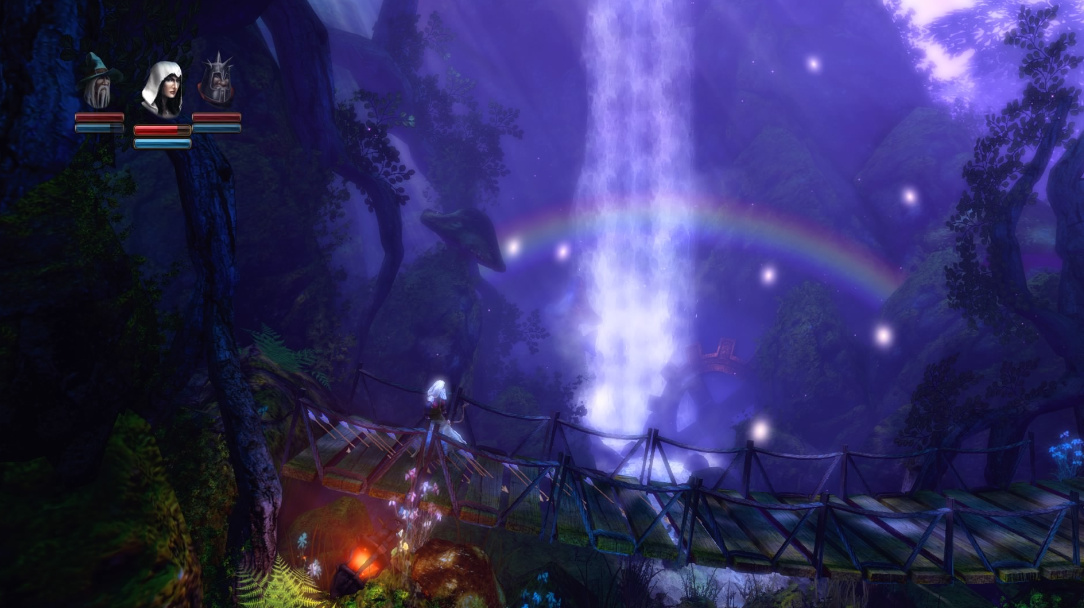The image size is (1084, 608).
Task: Switch to the hooded thief portrait
Action: tap(162, 90)
